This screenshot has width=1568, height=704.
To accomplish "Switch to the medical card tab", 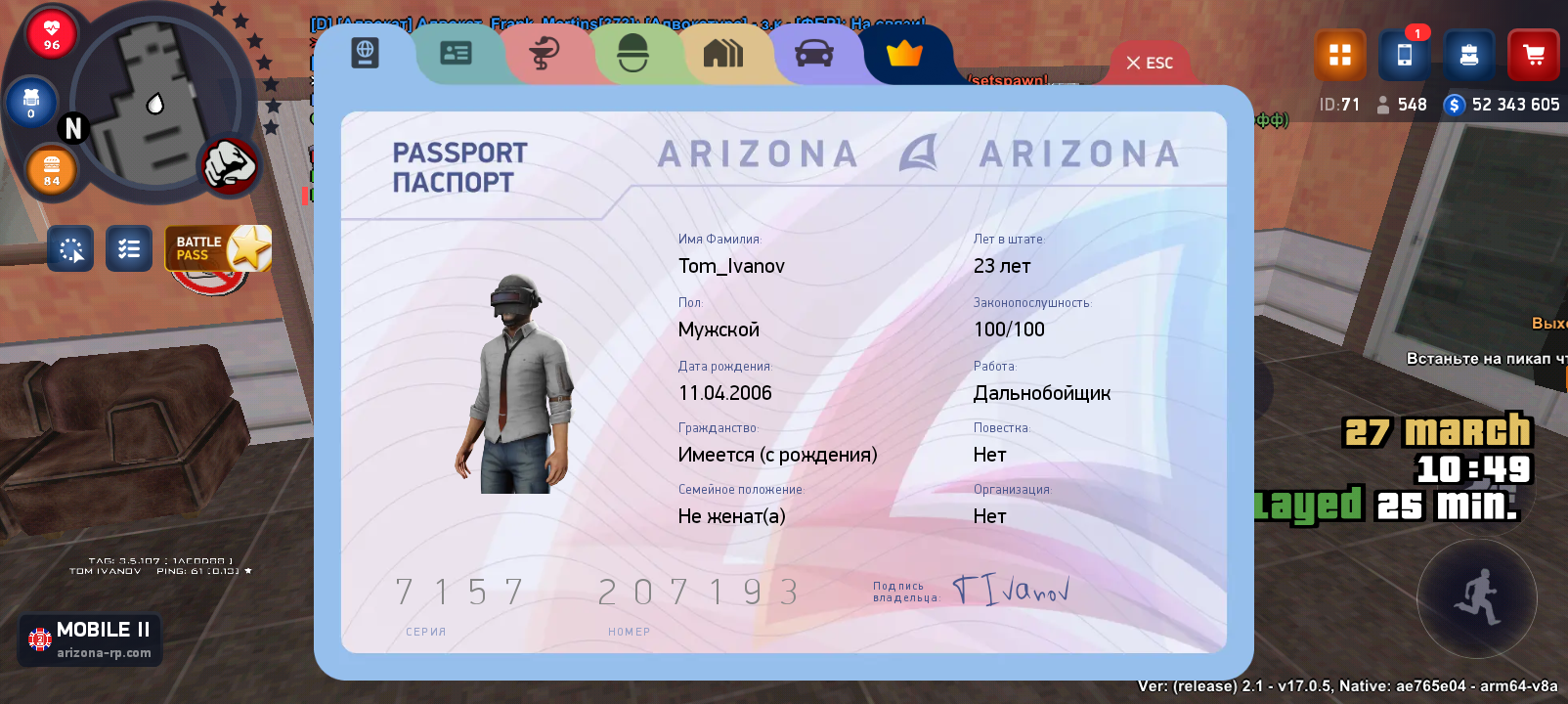I will (544, 53).
